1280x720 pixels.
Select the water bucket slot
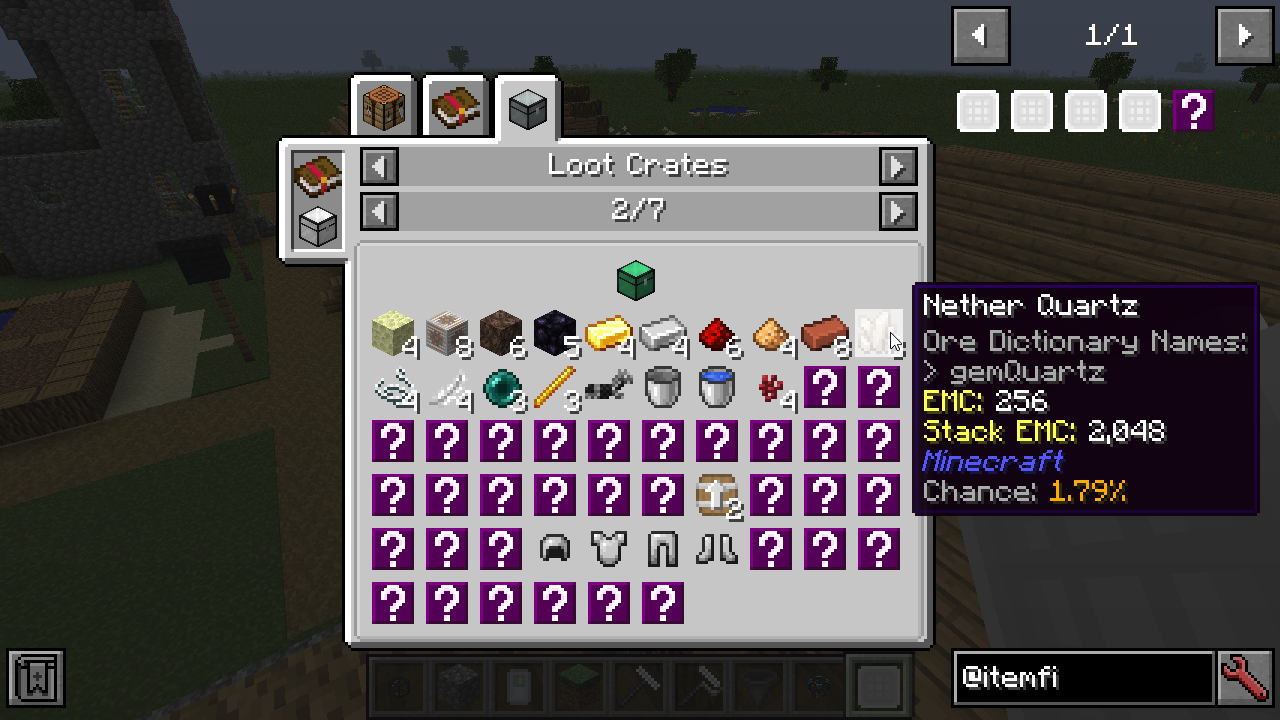(x=717, y=387)
